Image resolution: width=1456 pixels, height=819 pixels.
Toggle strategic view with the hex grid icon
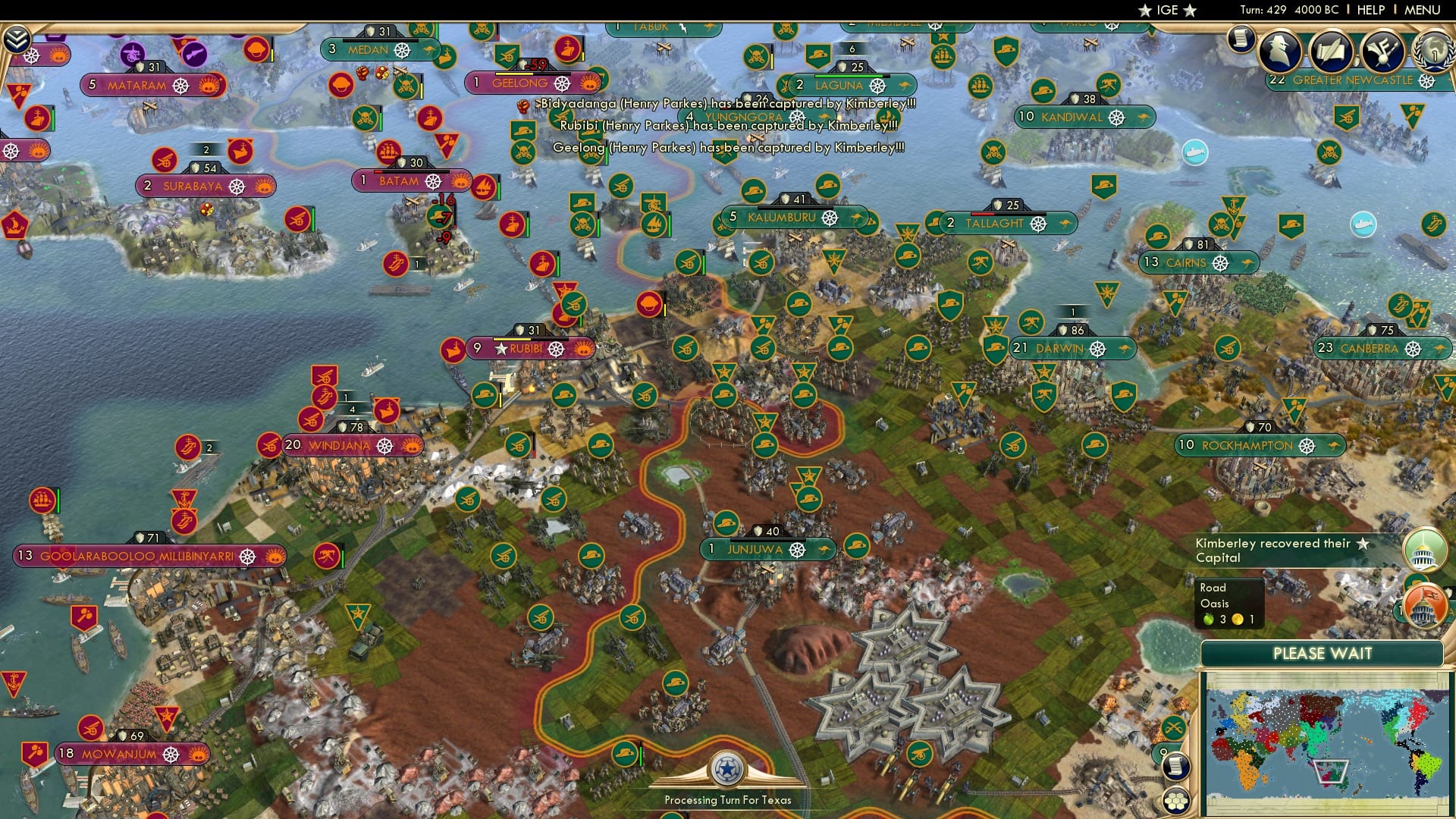click(x=1176, y=801)
